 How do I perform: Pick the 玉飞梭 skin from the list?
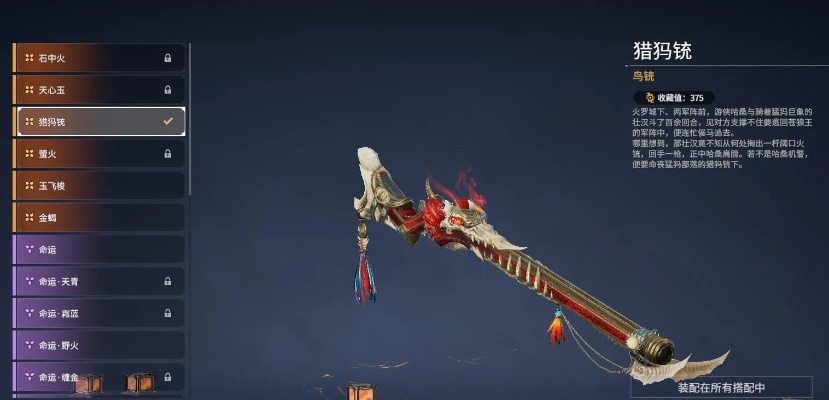coord(98,186)
